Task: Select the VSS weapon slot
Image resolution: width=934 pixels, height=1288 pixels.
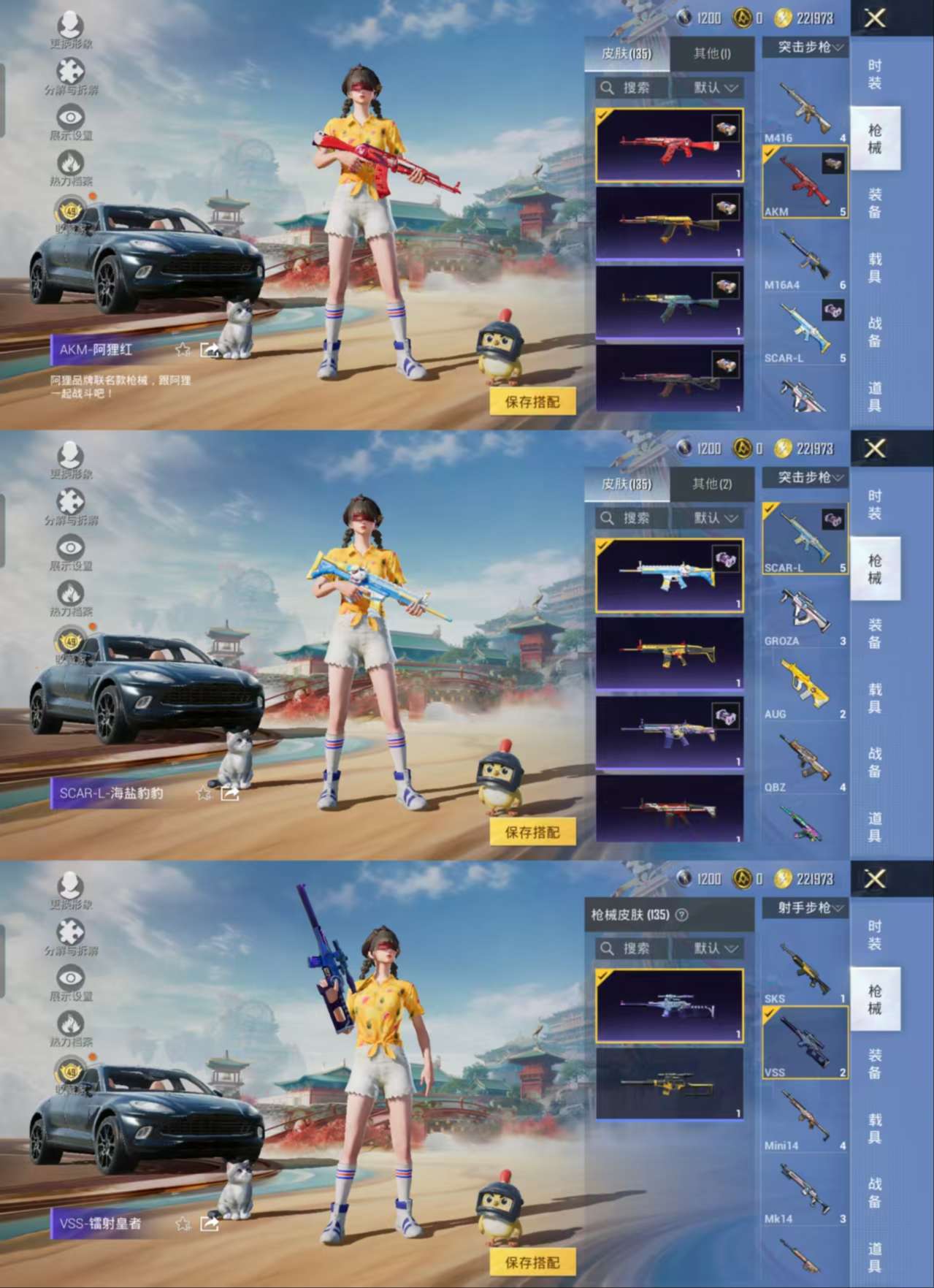Action: 805,1043
